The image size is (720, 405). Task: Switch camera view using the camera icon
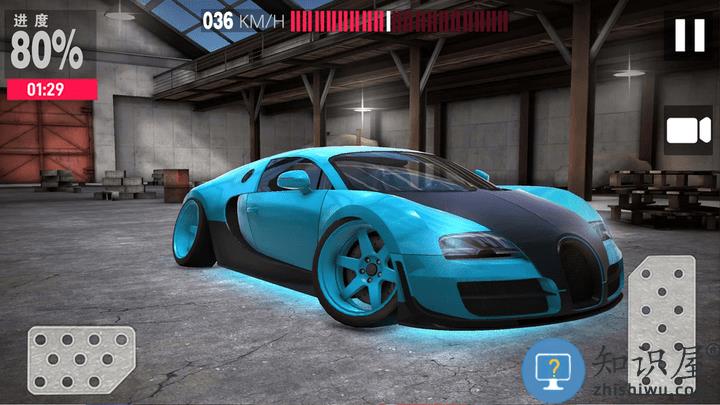coord(687,131)
